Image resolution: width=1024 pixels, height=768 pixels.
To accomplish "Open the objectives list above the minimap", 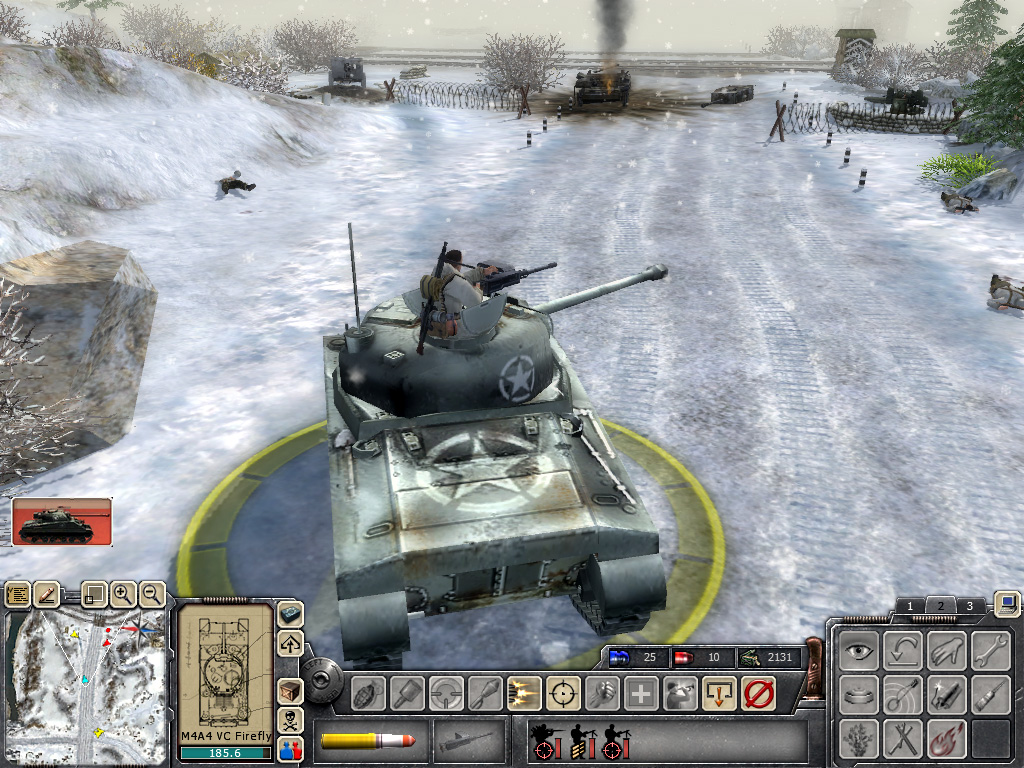I will (x=18, y=594).
